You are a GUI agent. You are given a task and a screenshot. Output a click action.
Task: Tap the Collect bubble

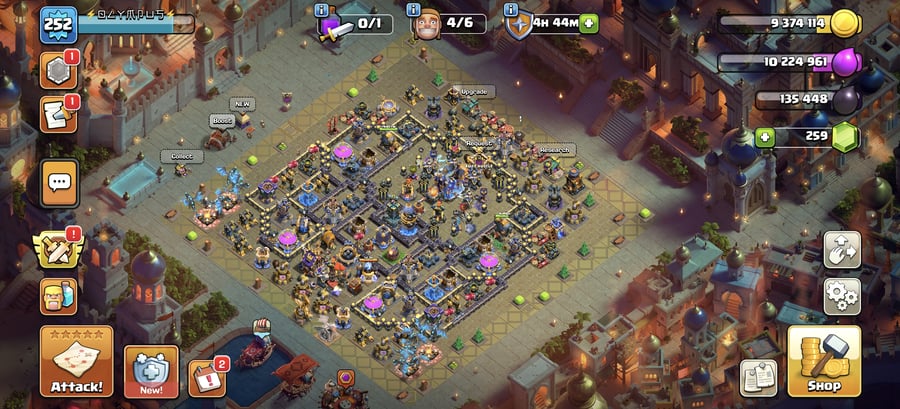click(181, 156)
